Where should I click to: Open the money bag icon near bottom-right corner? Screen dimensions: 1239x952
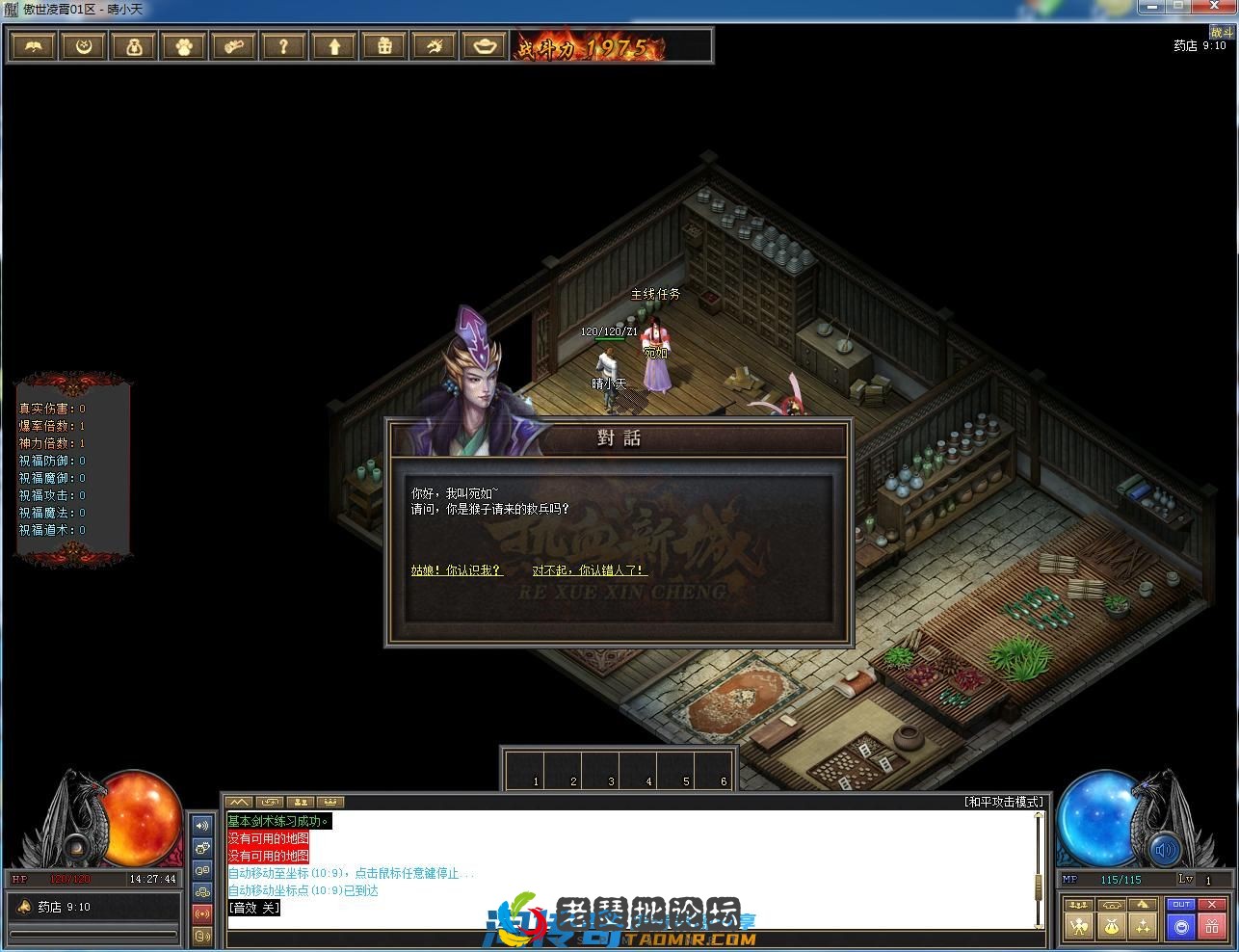point(1111,927)
